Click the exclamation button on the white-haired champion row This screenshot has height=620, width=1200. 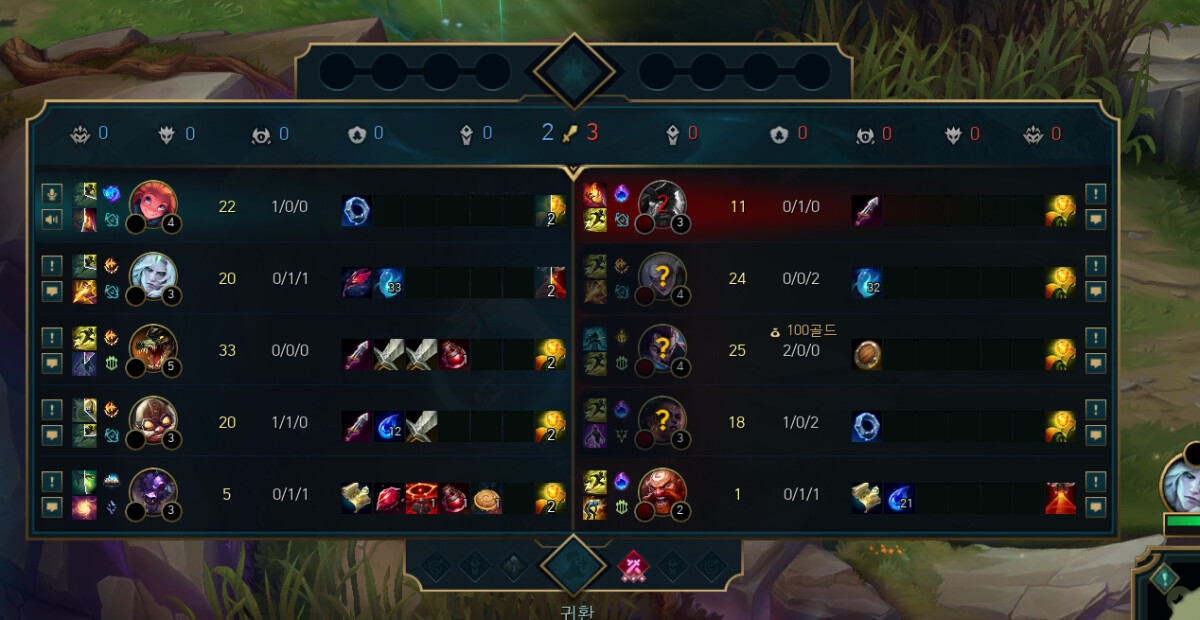[x=52, y=266]
